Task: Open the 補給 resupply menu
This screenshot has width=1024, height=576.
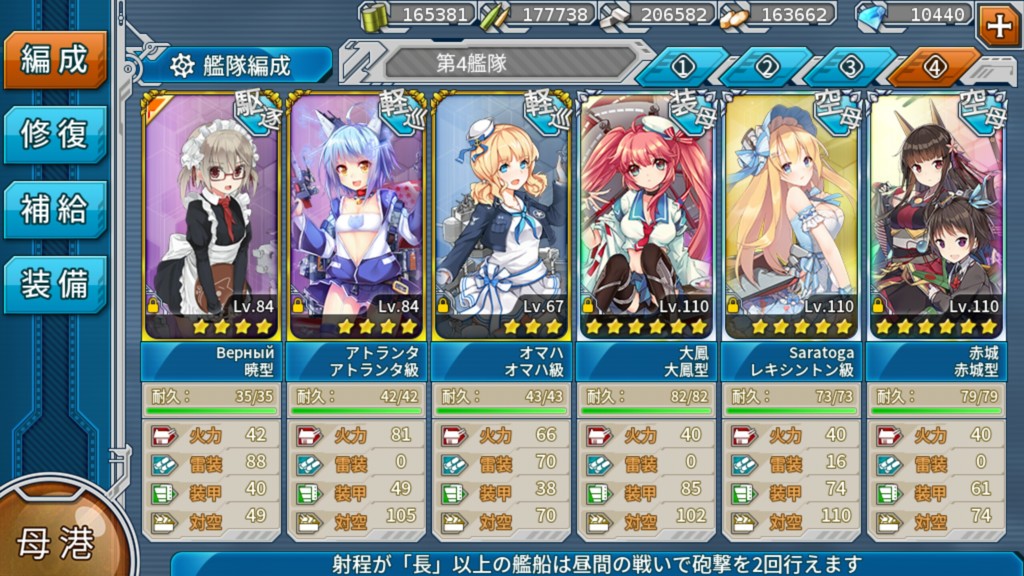Action: pos(54,209)
